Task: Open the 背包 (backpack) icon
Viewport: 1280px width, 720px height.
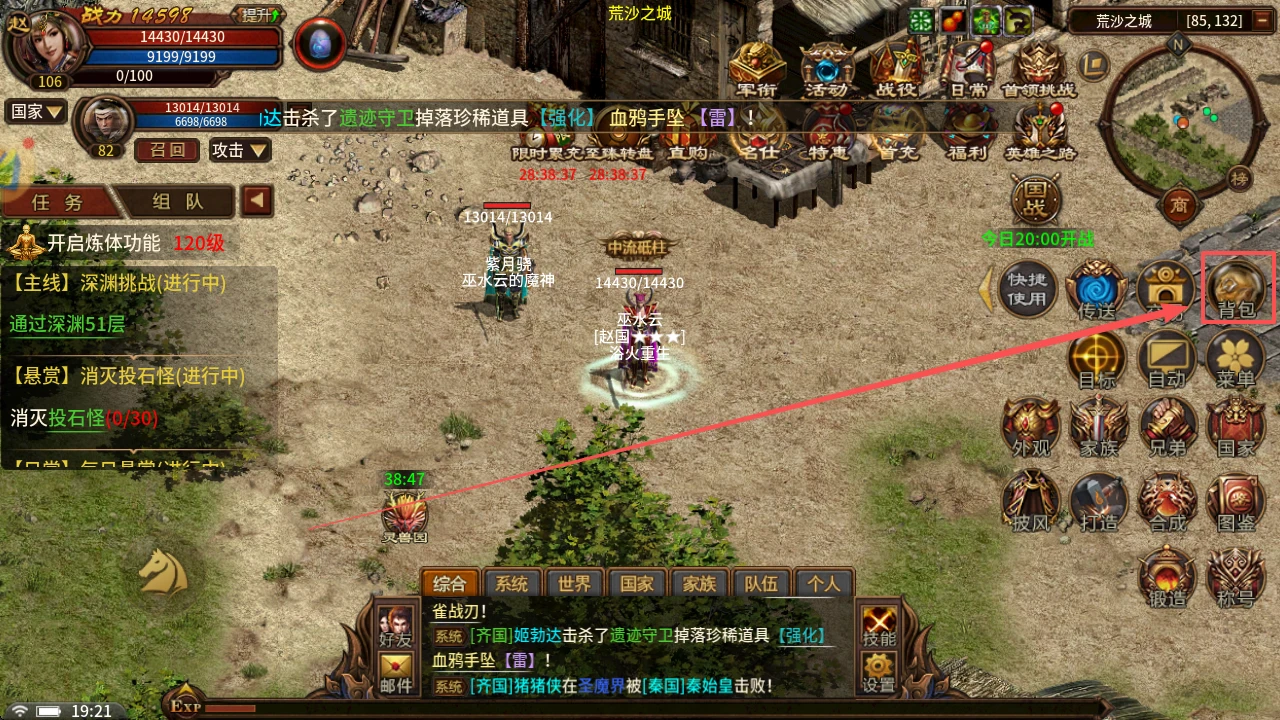Action: pyautogui.click(x=1236, y=287)
